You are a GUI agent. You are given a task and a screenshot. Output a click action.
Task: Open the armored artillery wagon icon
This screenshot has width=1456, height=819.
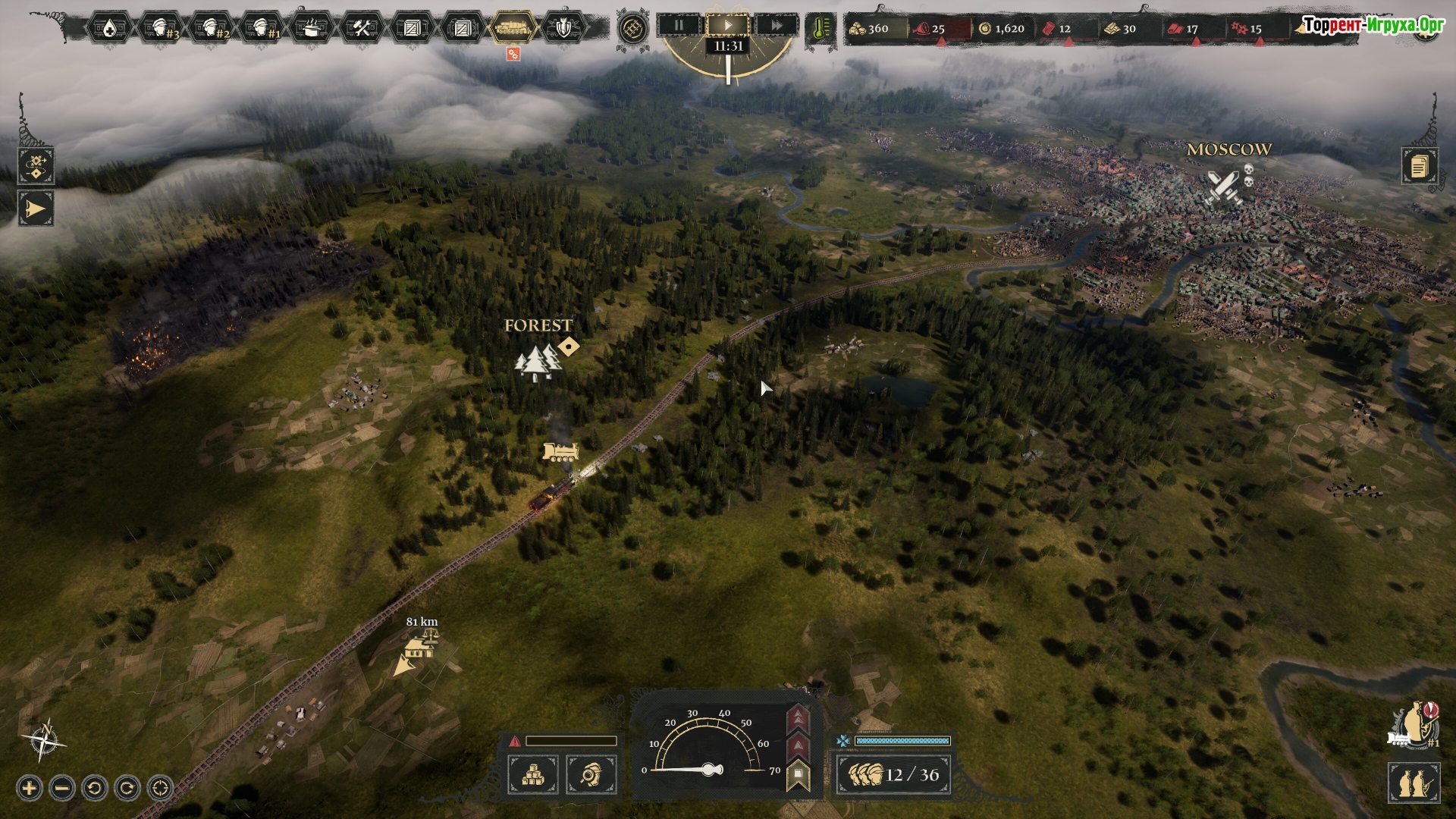click(563, 29)
